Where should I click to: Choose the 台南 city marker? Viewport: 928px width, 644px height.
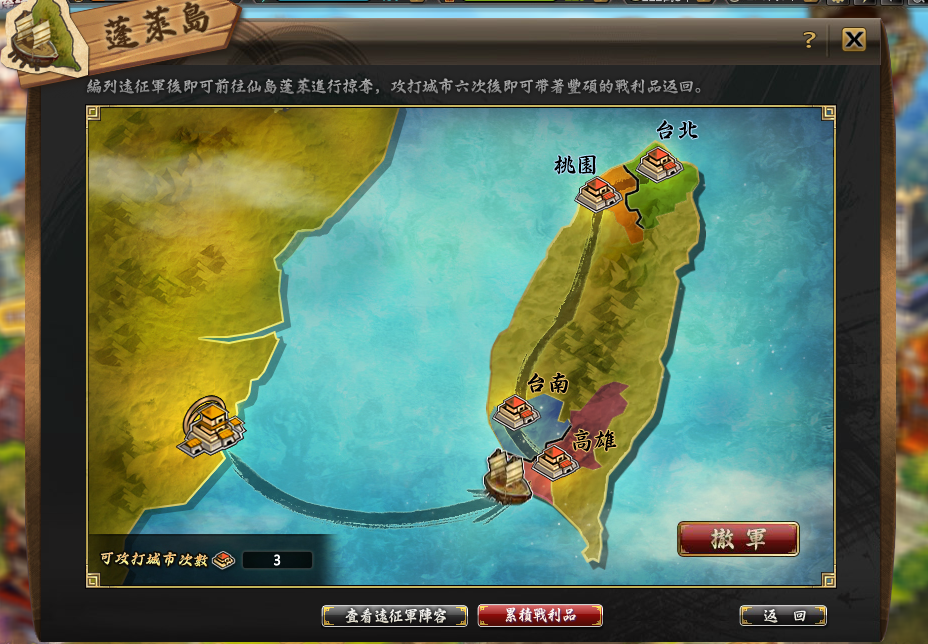coord(517,411)
